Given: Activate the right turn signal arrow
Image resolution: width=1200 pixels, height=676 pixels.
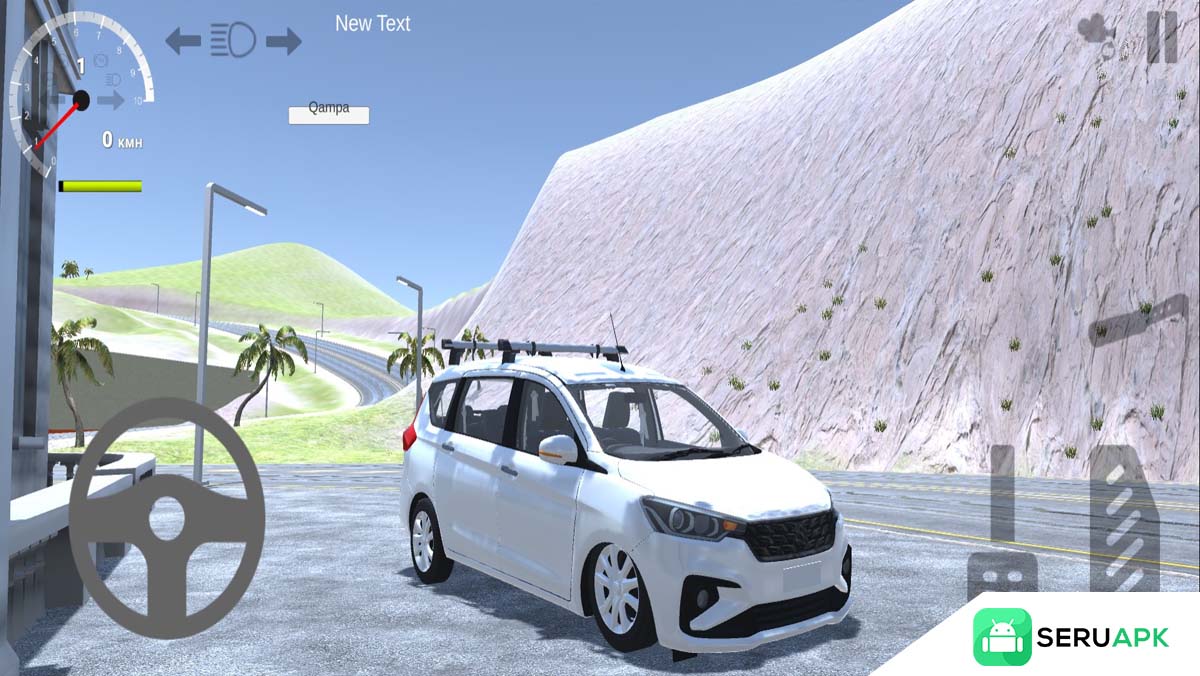Looking at the screenshot, I should (x=284, y=40).
